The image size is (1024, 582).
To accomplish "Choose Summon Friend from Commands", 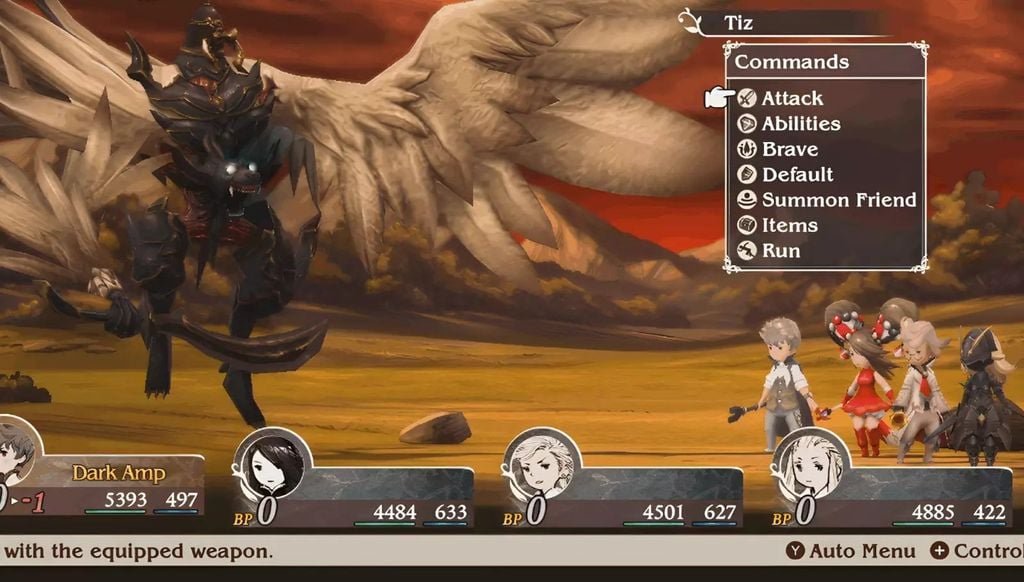I will 838,200.
